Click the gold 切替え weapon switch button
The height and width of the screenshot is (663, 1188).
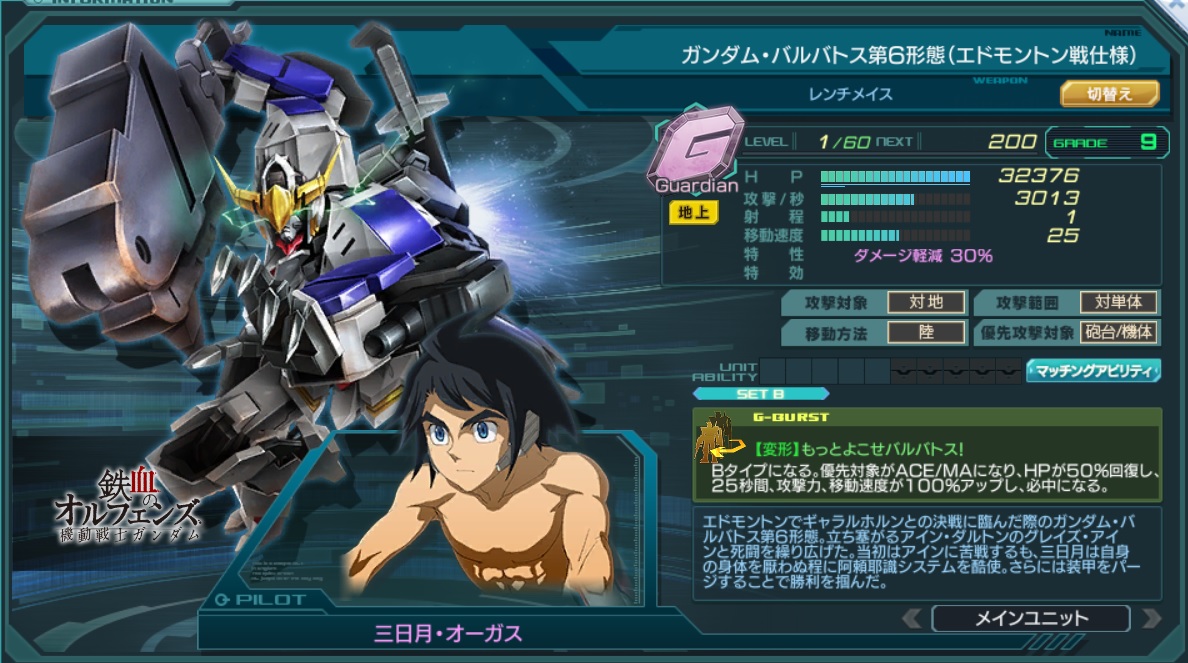[1109, 94]
